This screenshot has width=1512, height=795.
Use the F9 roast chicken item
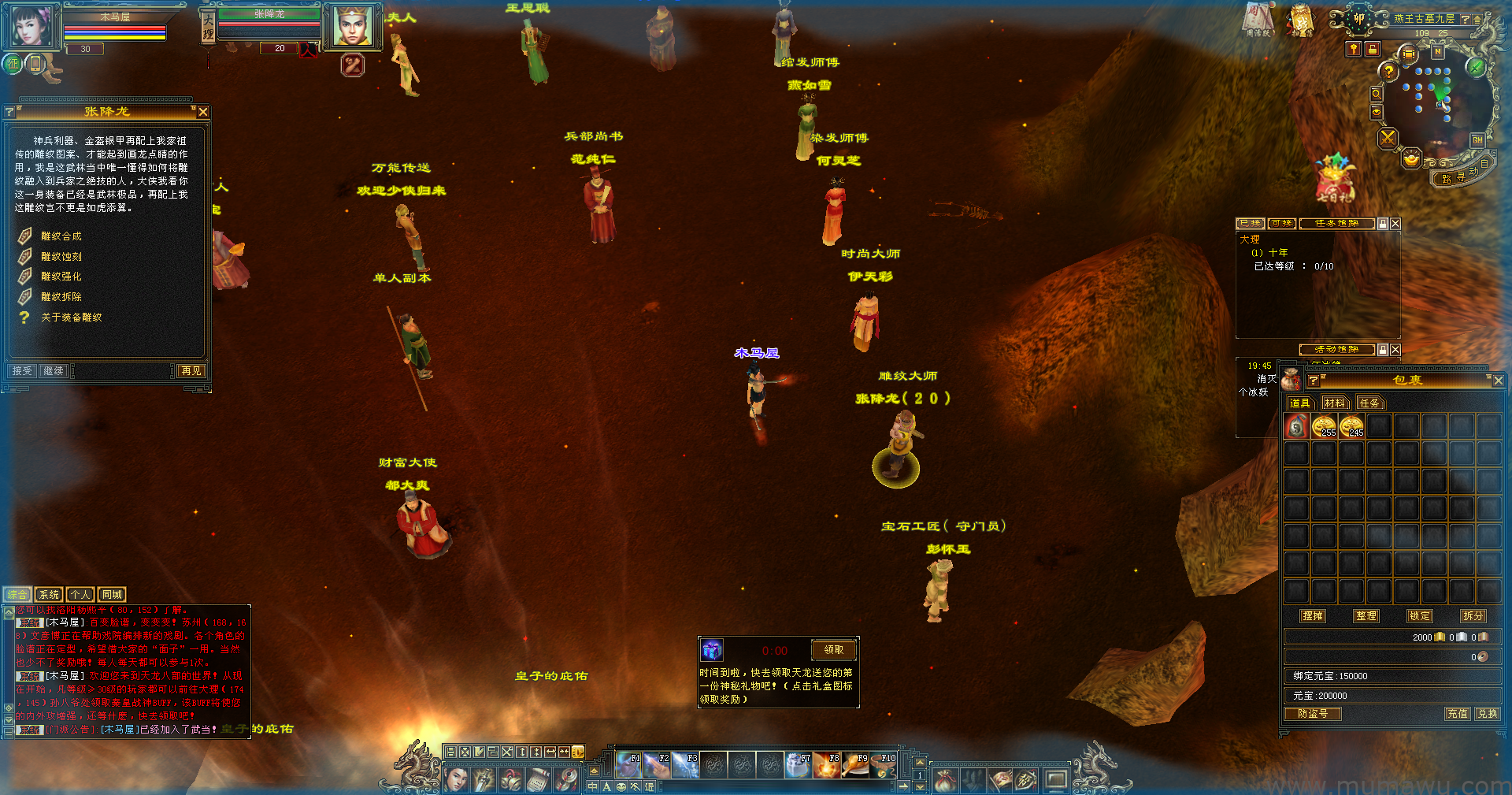click(855, 765)
